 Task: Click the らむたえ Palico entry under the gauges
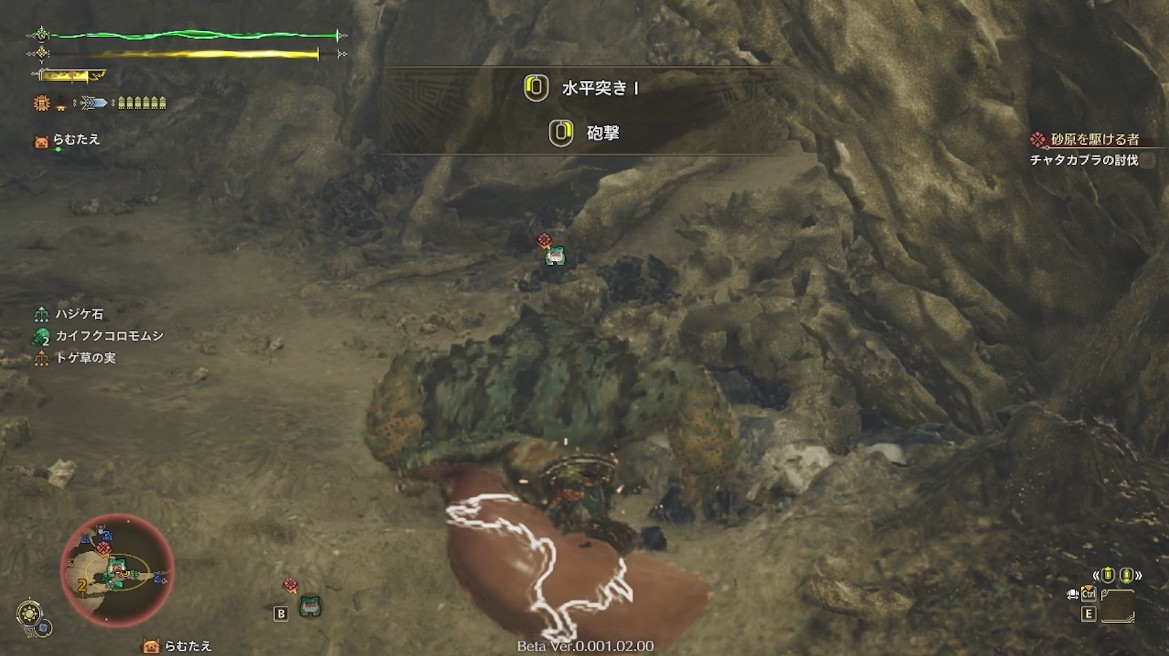click(76, 140)
